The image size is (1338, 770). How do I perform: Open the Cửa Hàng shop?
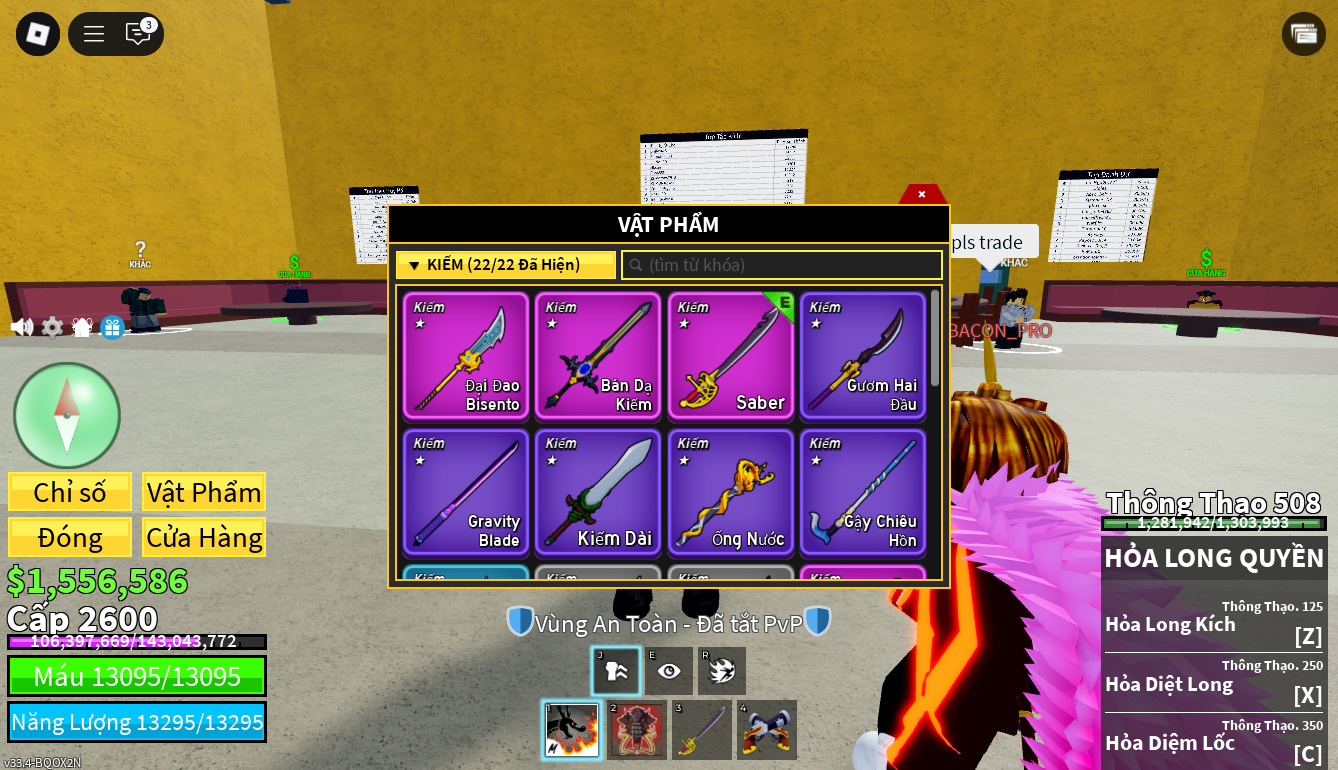[204, 537]
